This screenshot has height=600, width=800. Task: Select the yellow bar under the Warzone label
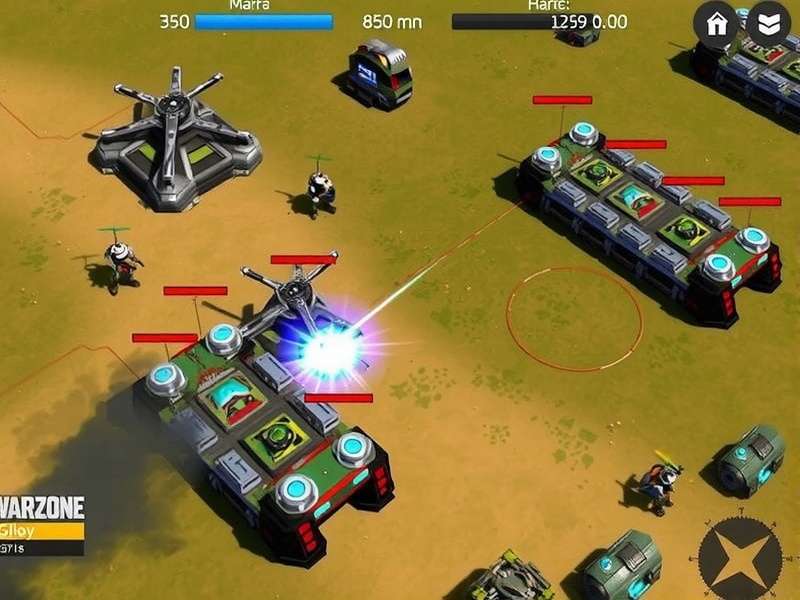[x=42, y=530]
